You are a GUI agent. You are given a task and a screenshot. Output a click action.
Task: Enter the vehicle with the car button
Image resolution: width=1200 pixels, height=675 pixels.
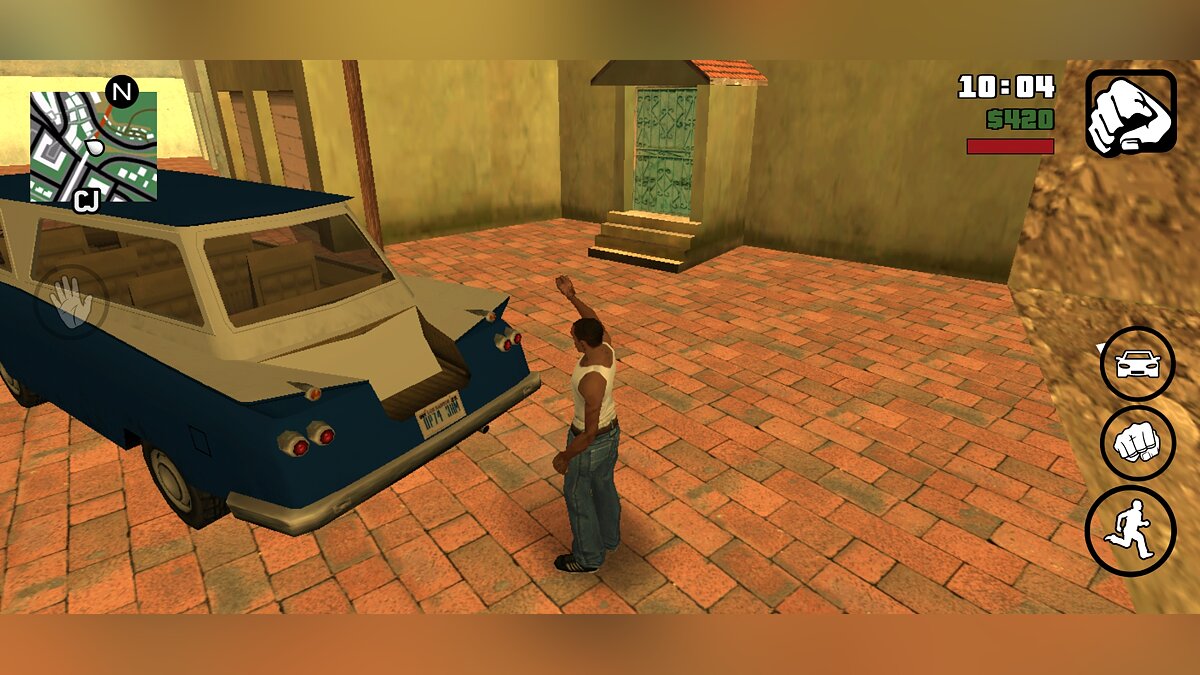click(1137, 364)
